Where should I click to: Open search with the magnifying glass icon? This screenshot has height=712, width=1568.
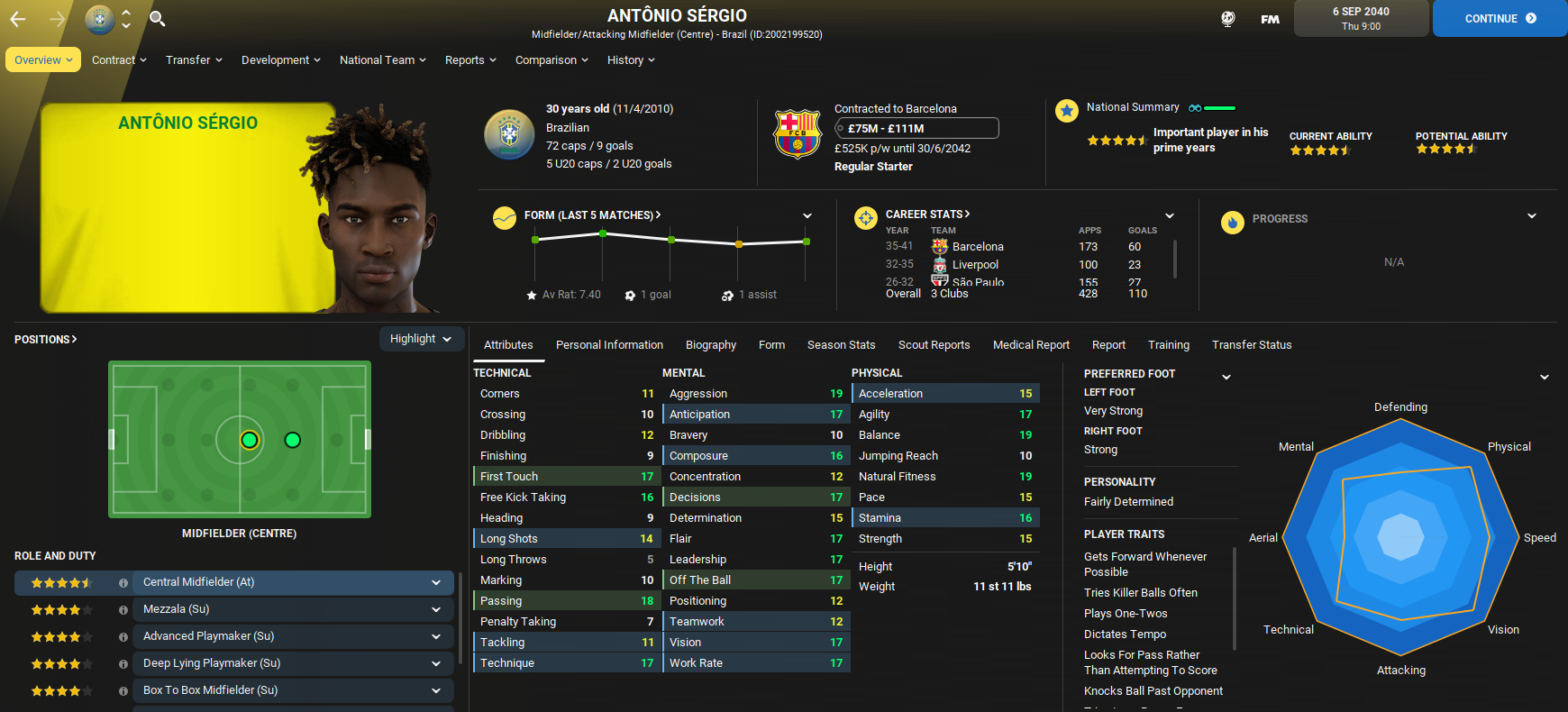(157, 18)
